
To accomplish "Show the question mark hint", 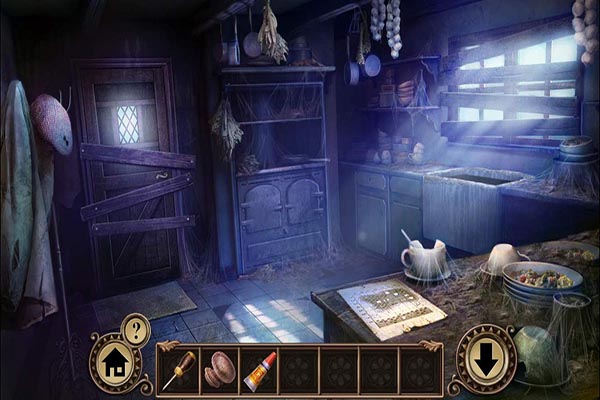I will pos(135,327).
